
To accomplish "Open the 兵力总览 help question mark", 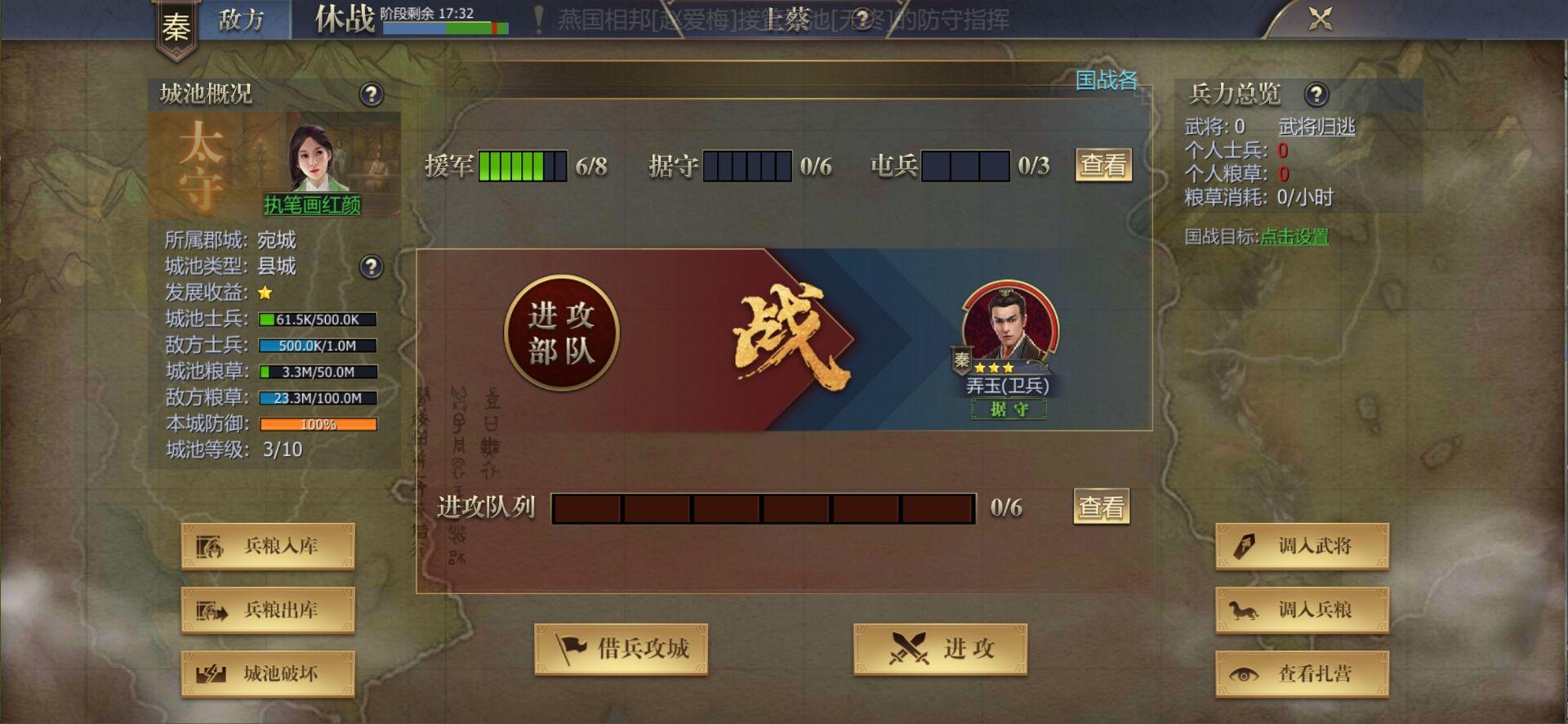I will (x=1316, y=95).
